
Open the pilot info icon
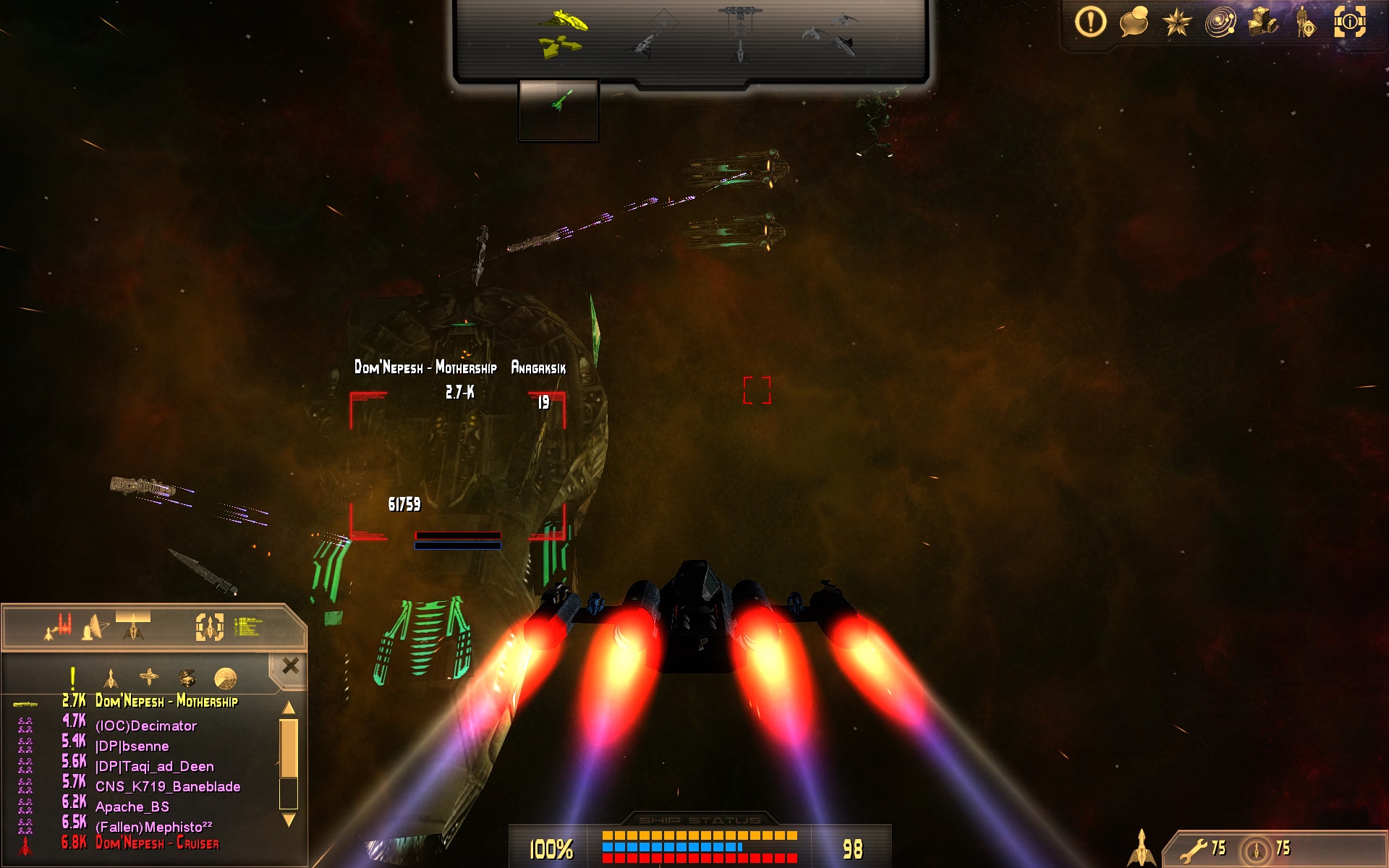point(1306,22)
